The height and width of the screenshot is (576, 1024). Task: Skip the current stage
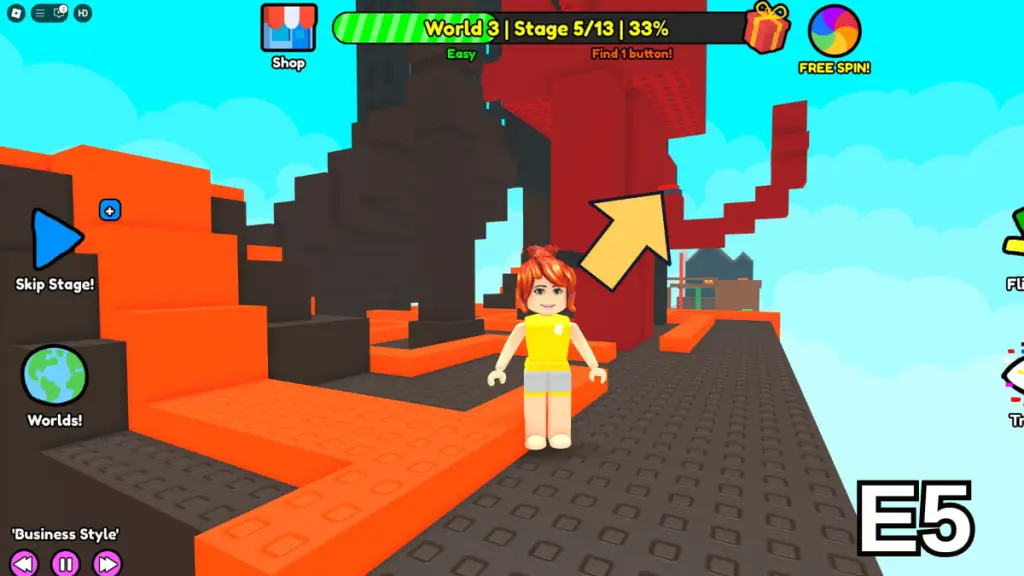pos(56,241)
